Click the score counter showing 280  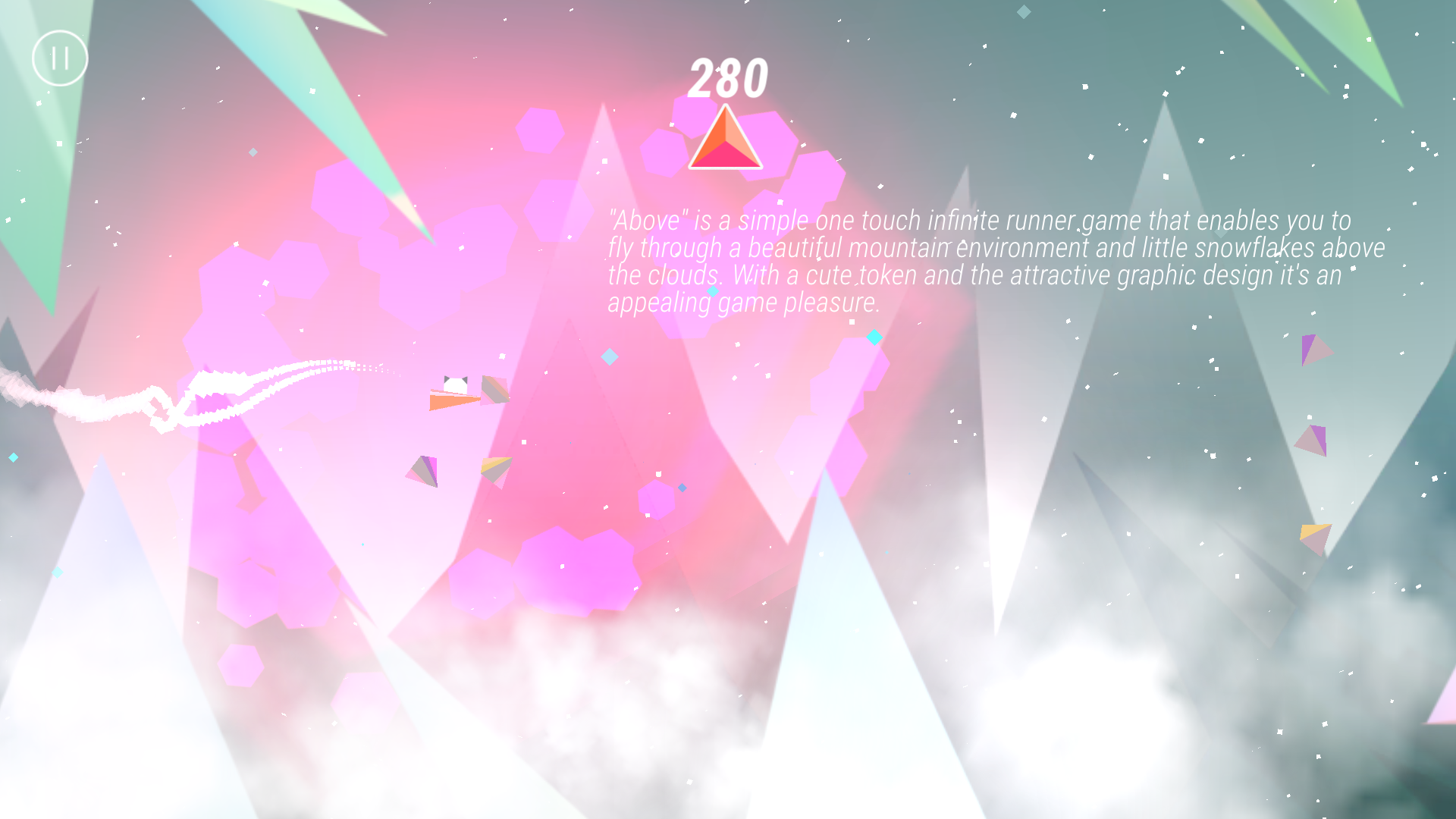[727, 76]
